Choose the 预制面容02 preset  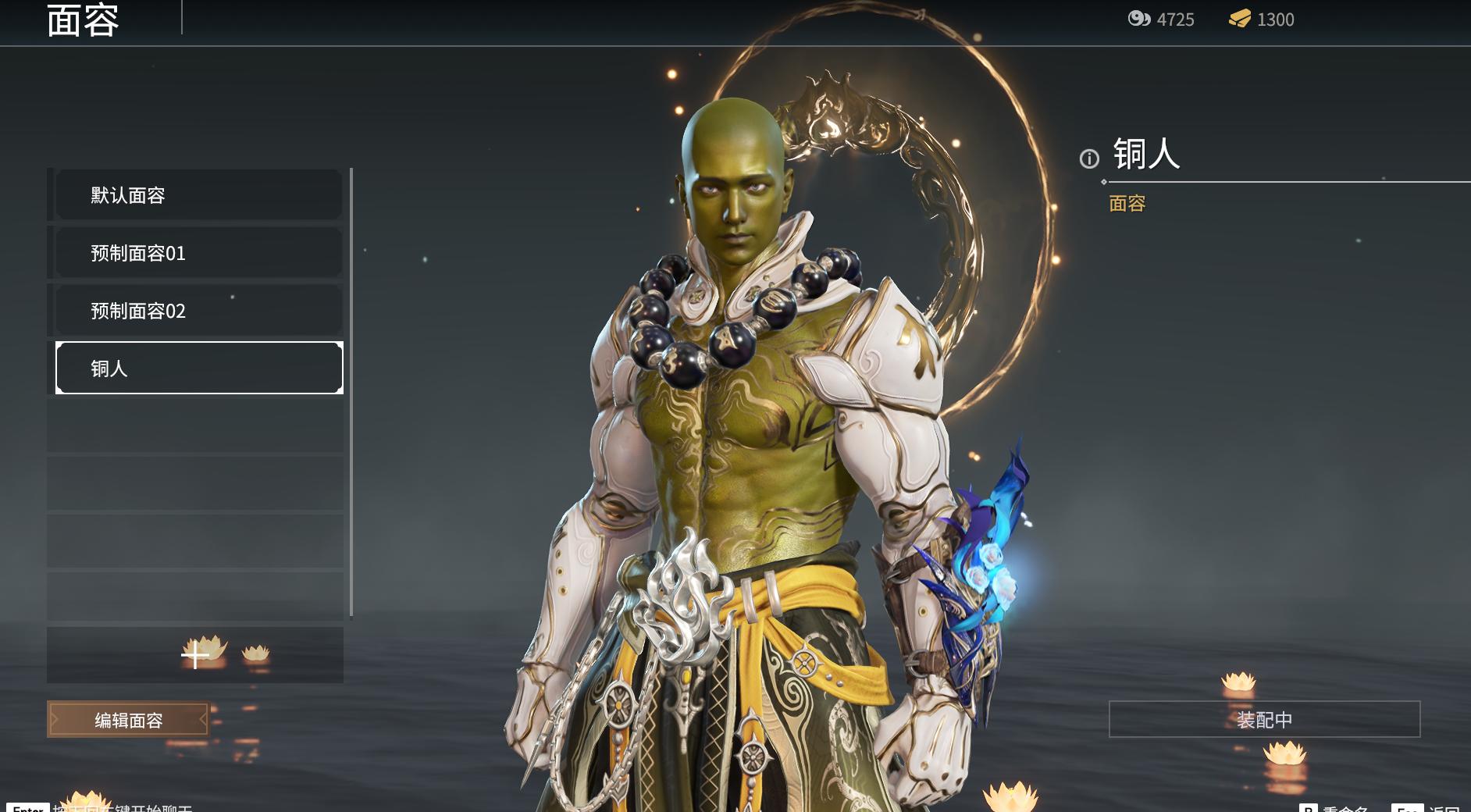click(x=198, y=311)
